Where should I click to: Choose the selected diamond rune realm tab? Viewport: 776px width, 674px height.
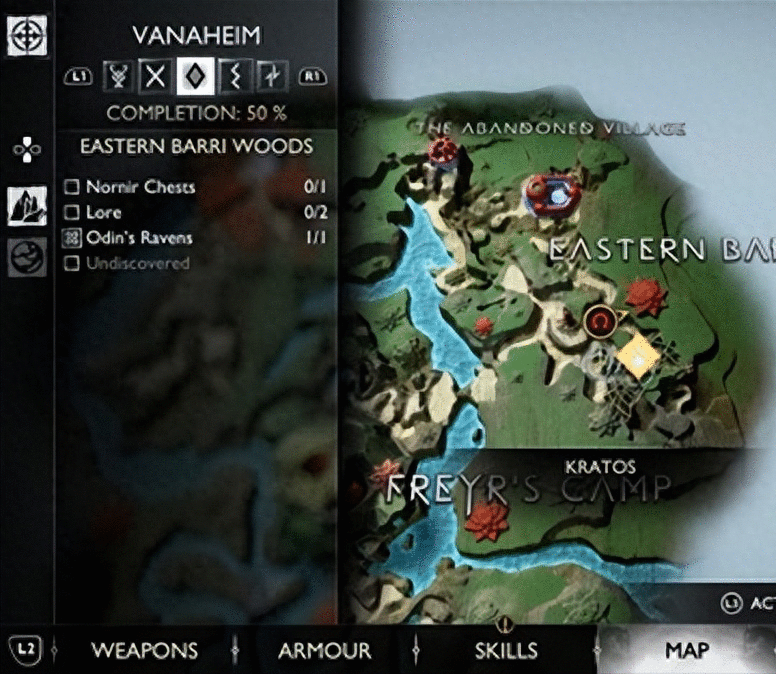192,75
